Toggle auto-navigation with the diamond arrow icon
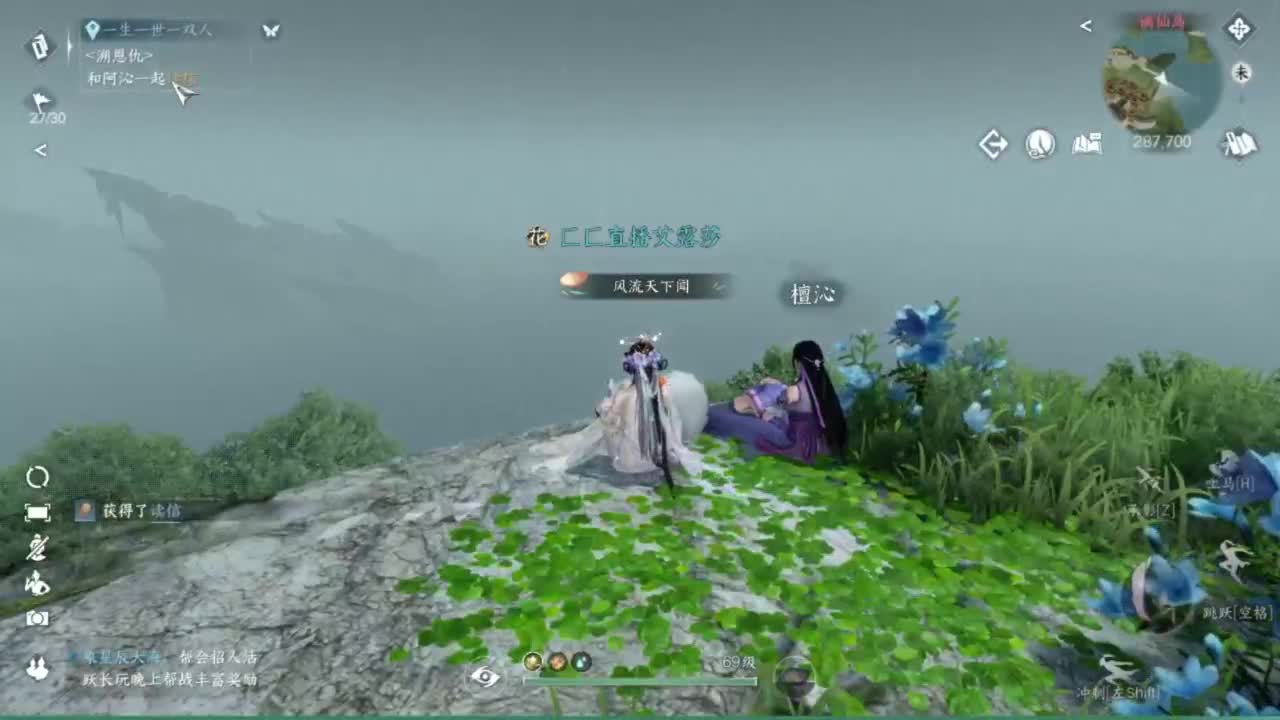 click(993, 144)
